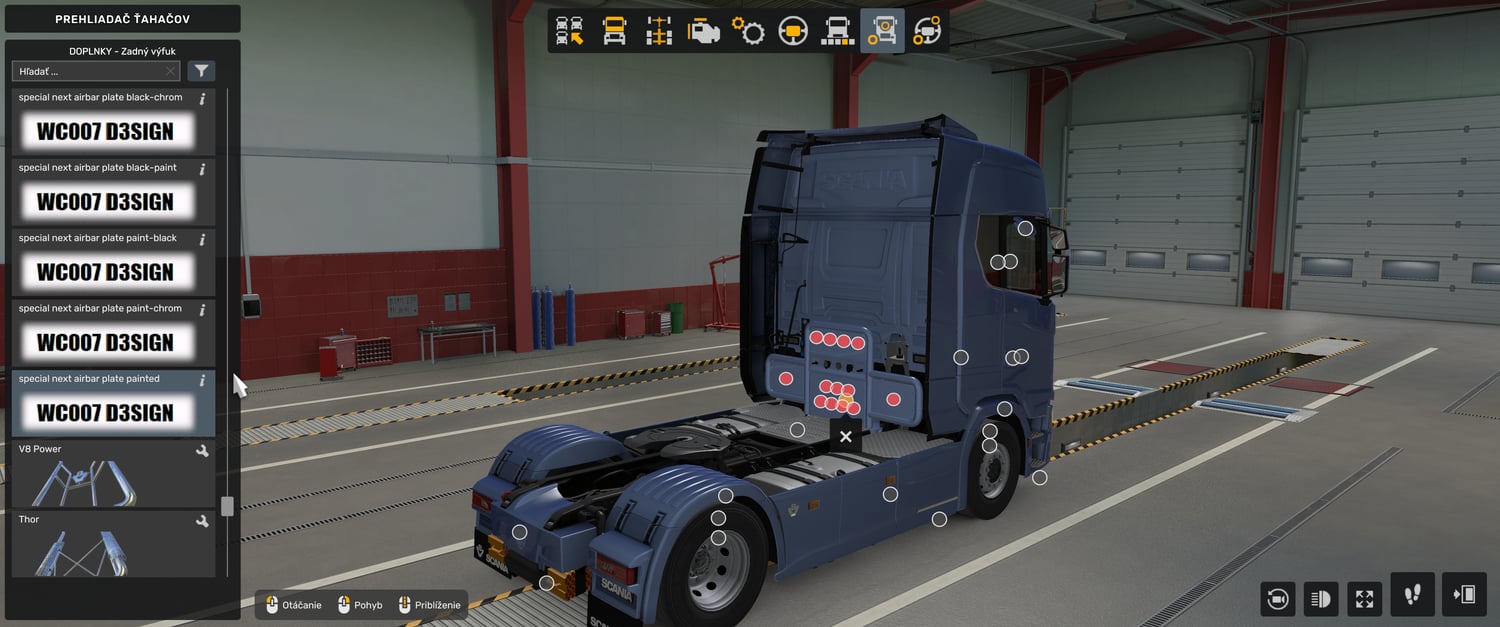Image resolution: width=1500 pixels, height=627 pixels.
Task: Reset the camera view
Action: (1277, 599)
